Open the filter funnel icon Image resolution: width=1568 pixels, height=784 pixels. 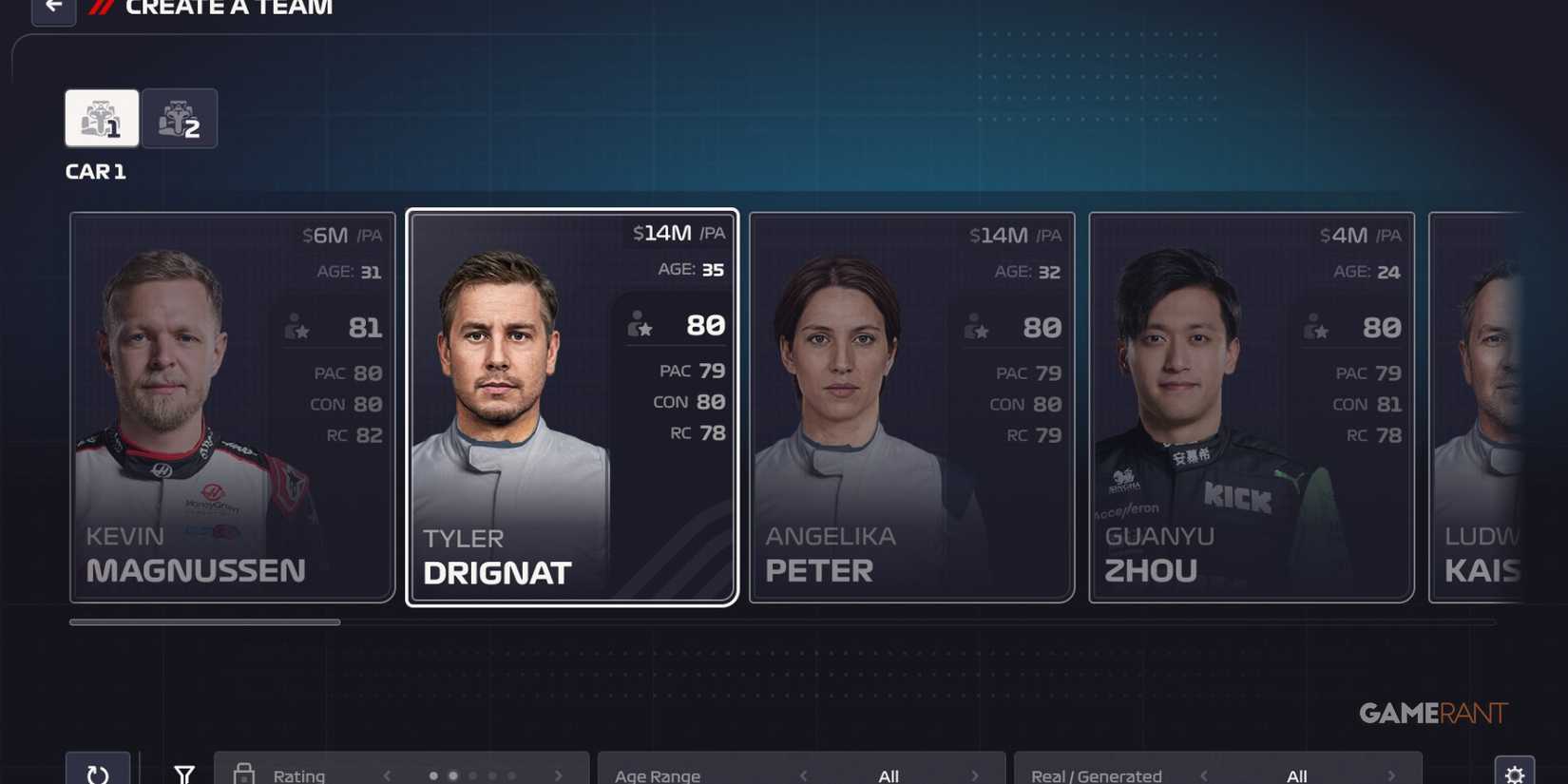(183, 773)
